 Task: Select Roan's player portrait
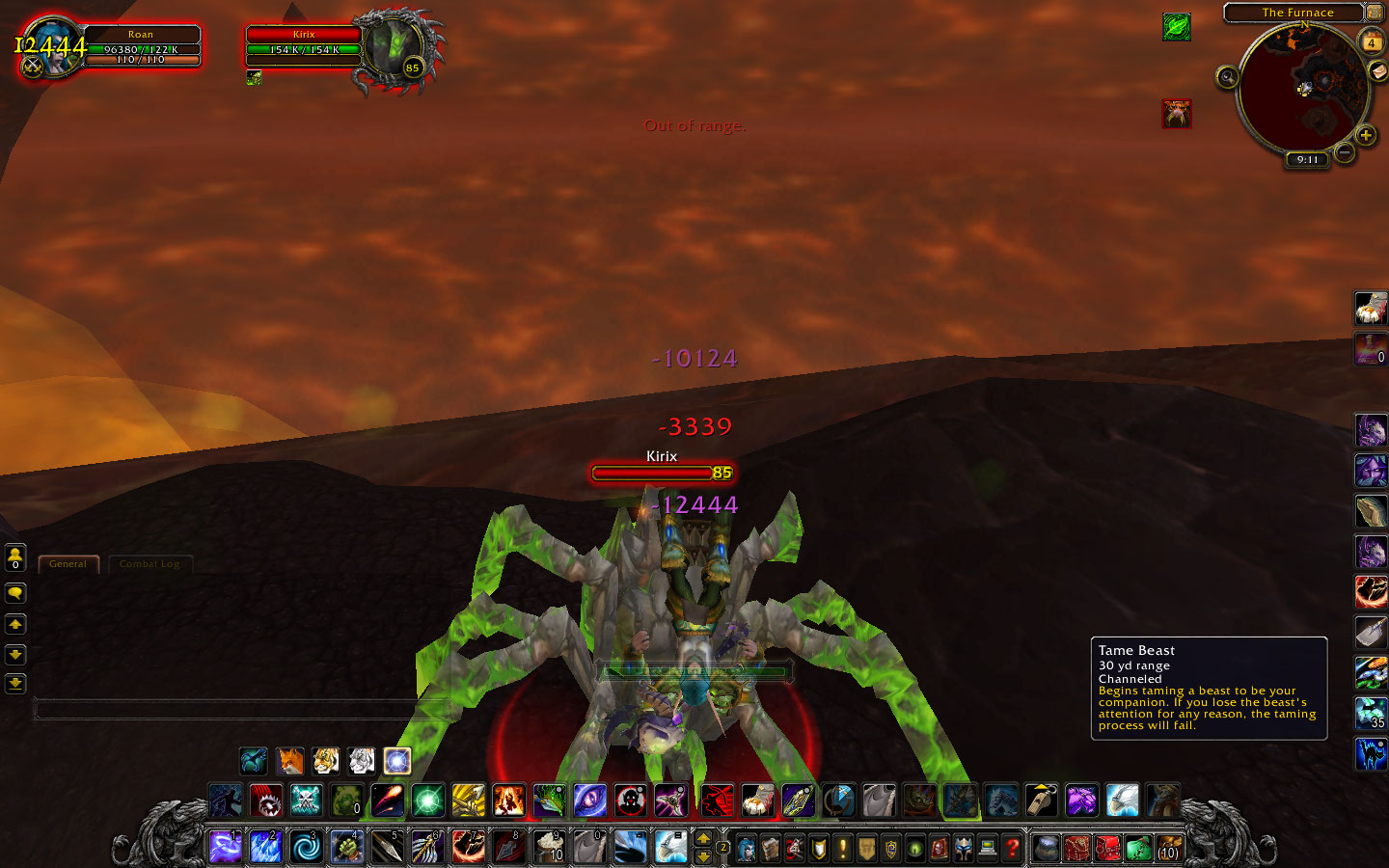(x=50, y=47)
